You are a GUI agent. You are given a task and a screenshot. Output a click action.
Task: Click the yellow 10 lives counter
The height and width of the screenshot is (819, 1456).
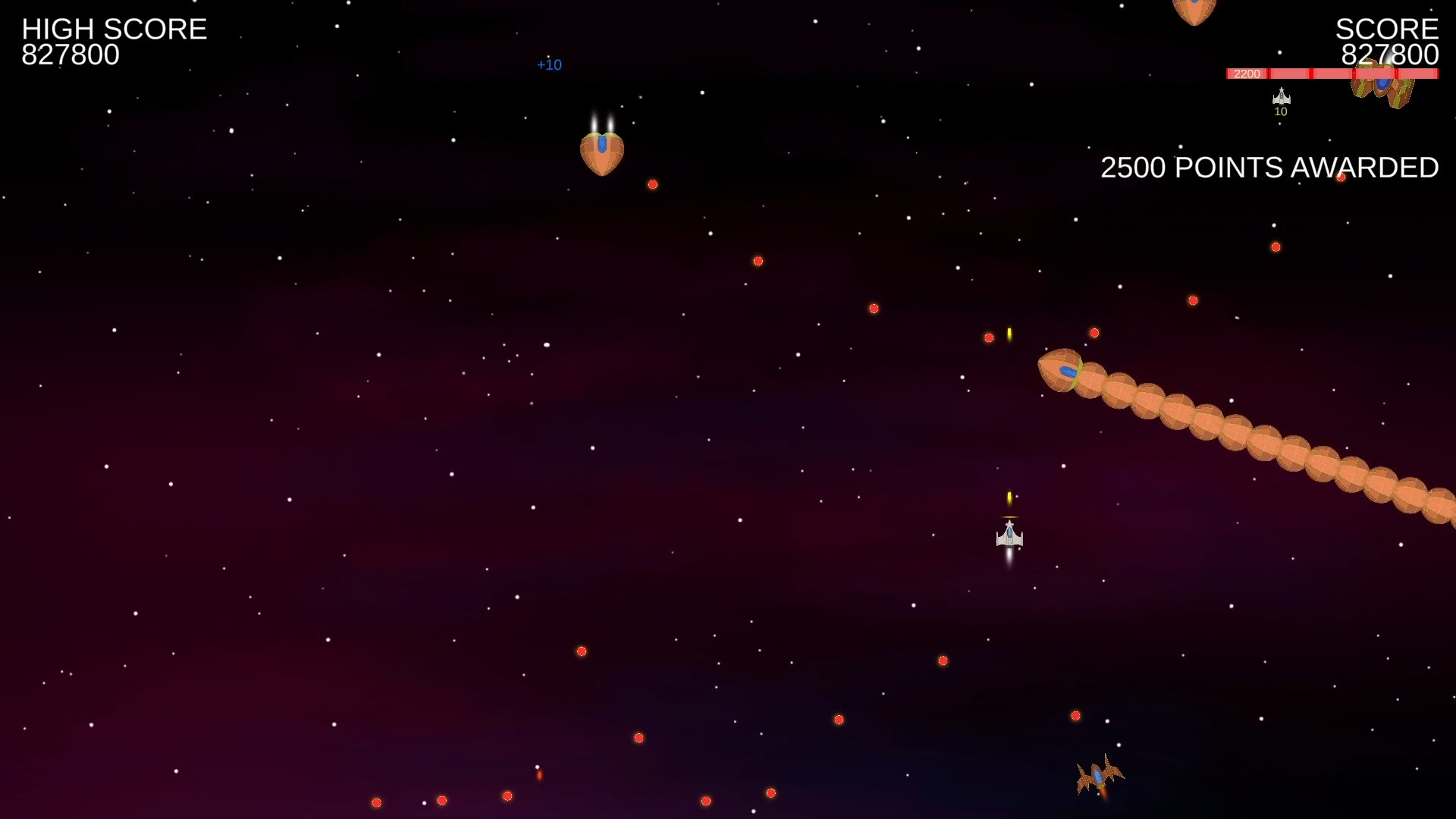tap(1282, 111)
